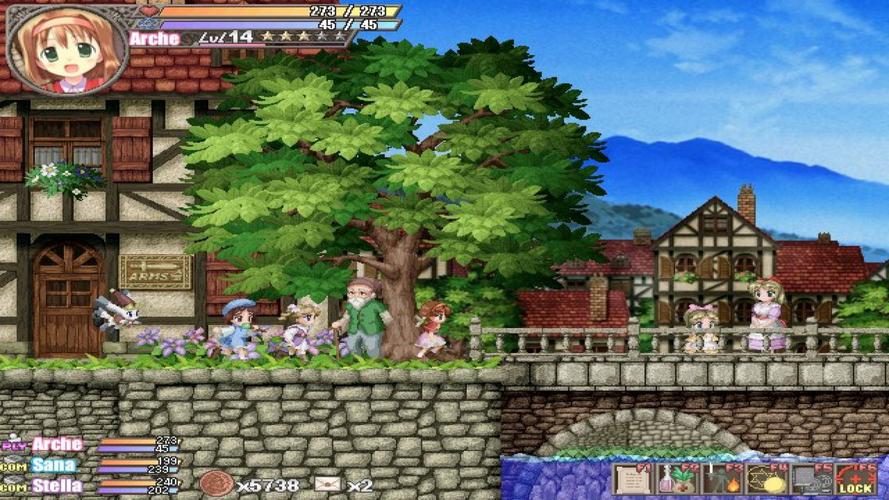The height and width of the screenshot is (500, 889).
Task: Click the envelope letter icon
Action: [327, 485]
